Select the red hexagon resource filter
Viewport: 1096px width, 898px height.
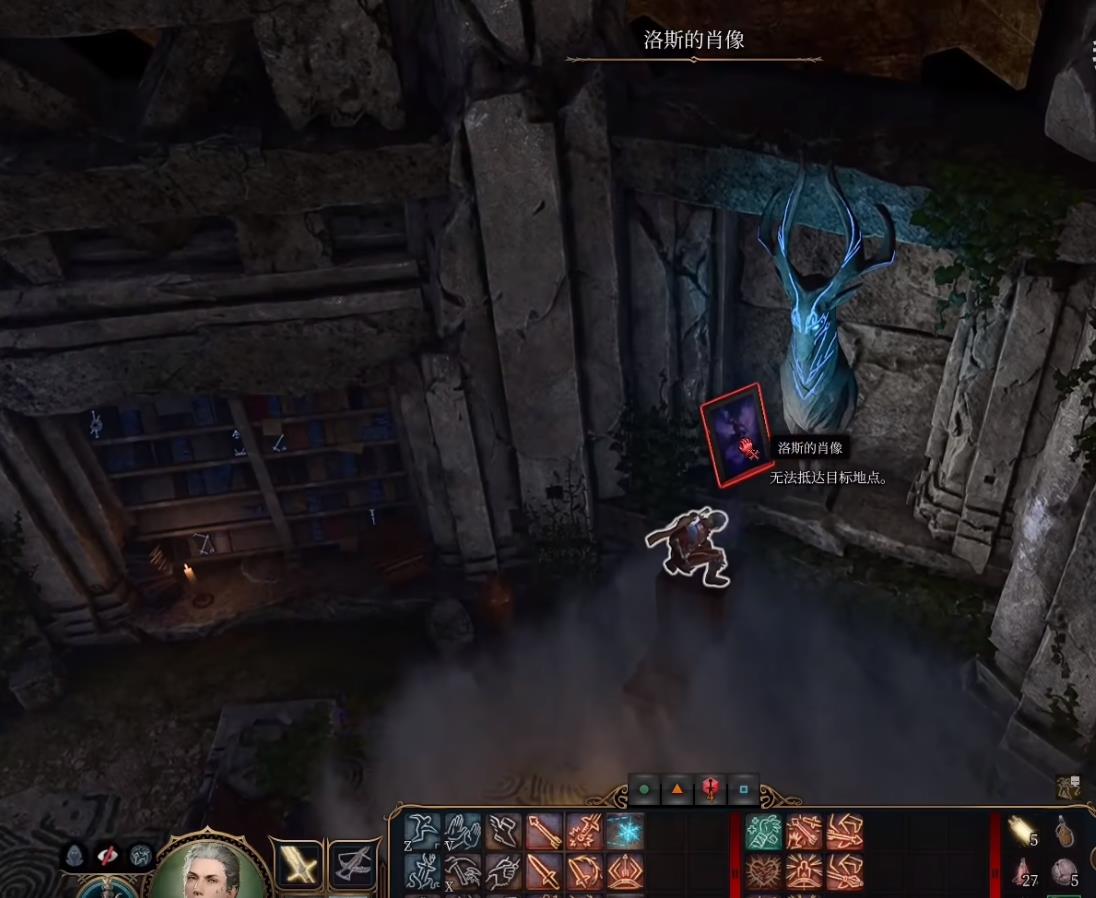click(710, 789)
